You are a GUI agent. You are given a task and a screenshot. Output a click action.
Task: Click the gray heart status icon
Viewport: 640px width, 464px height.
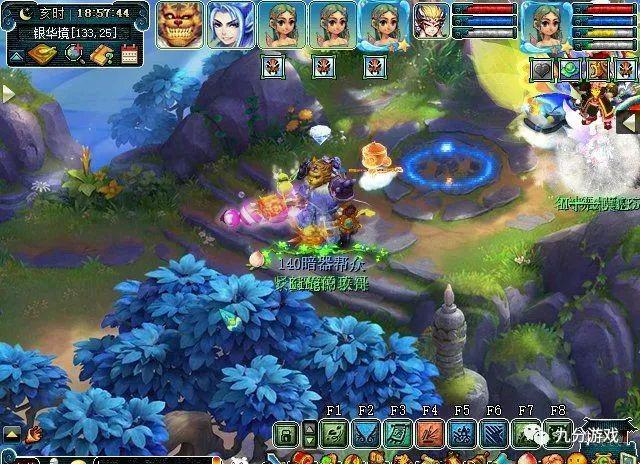(x=541, y=70)
